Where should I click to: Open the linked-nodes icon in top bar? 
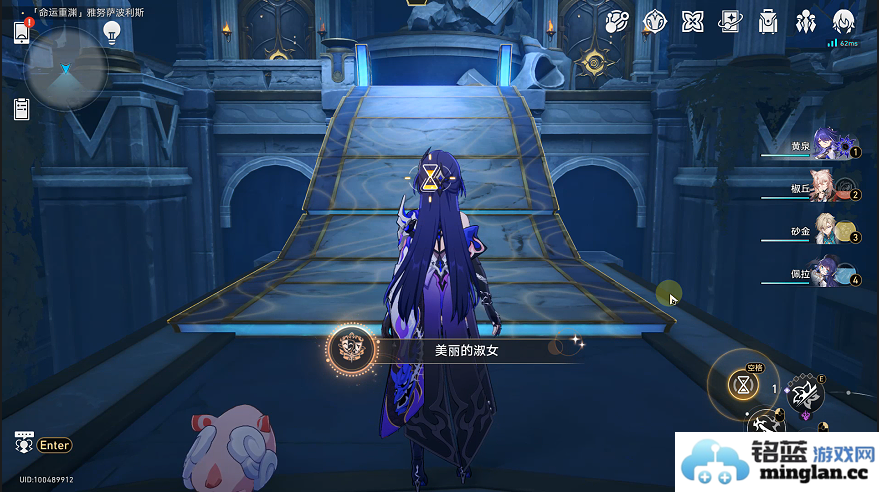tap(617, 22)
